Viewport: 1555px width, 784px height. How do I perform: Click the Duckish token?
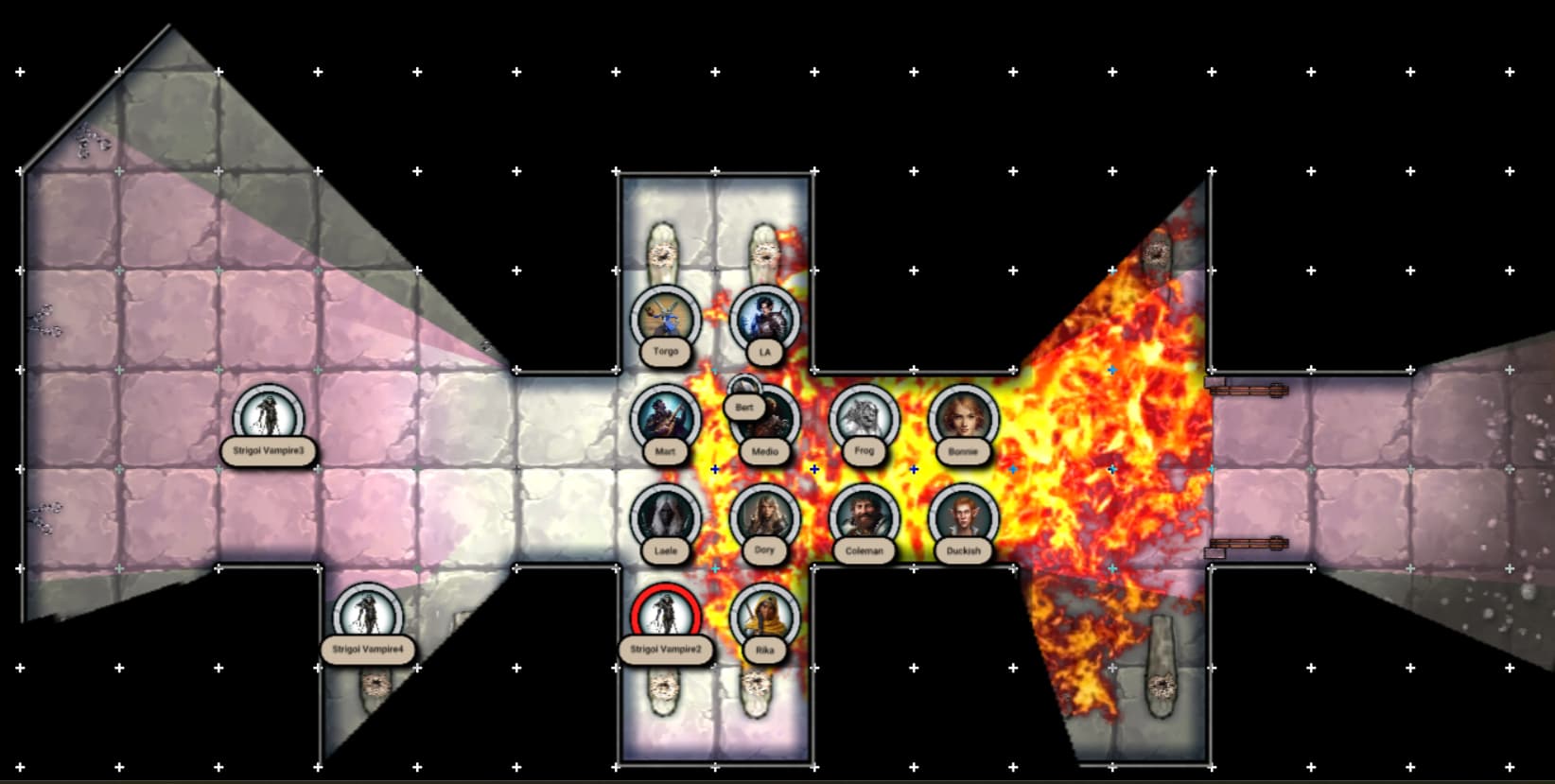click(963, 517)
